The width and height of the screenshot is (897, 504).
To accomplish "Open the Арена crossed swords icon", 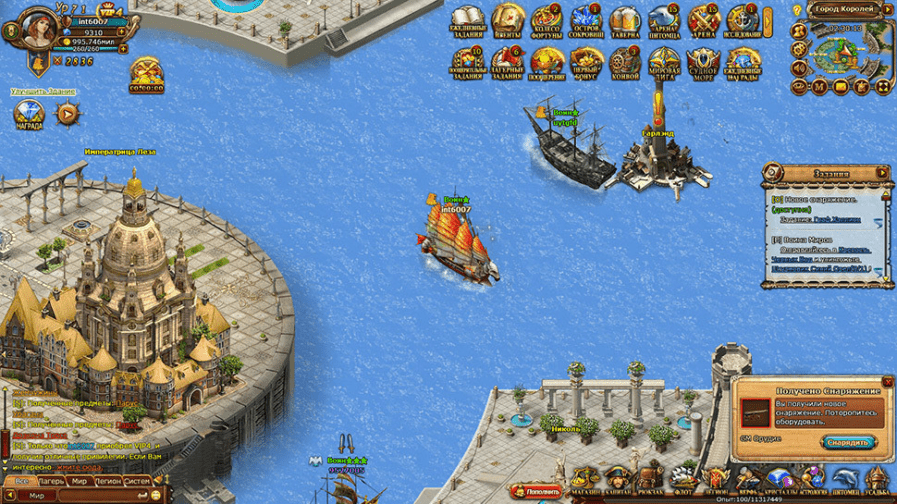I will (703, 22).
